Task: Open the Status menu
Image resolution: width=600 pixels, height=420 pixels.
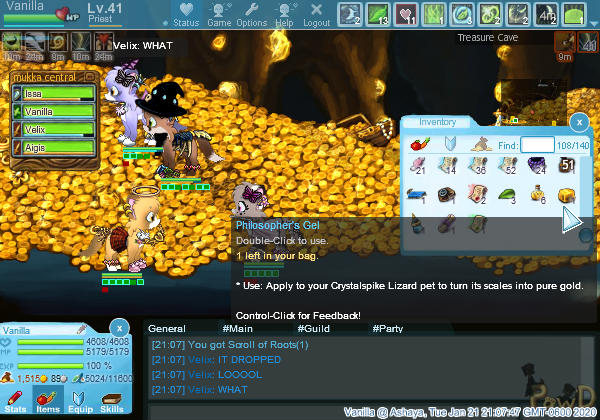Action: click(185, 14)
